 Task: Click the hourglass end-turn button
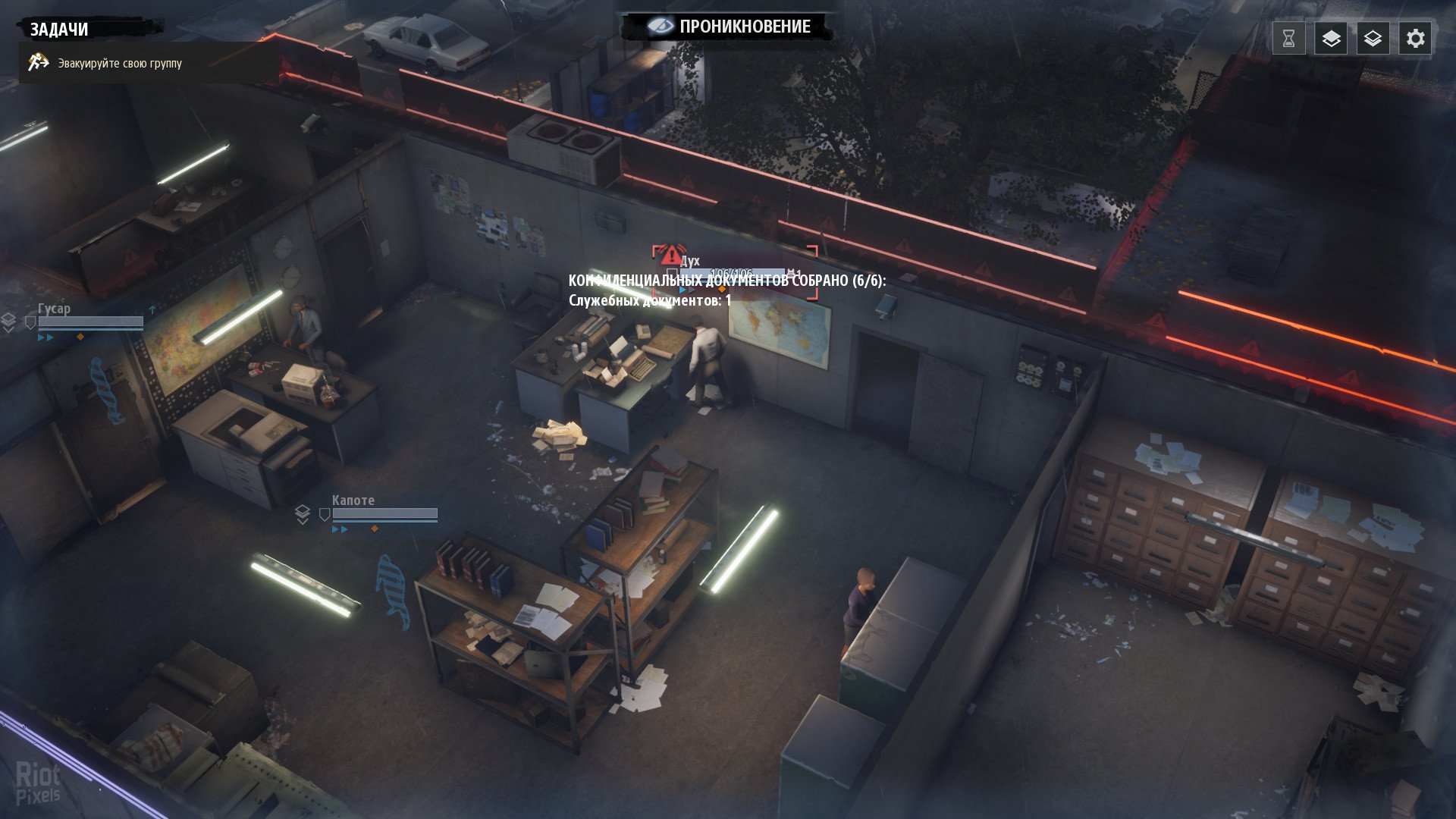[1288, 39]
